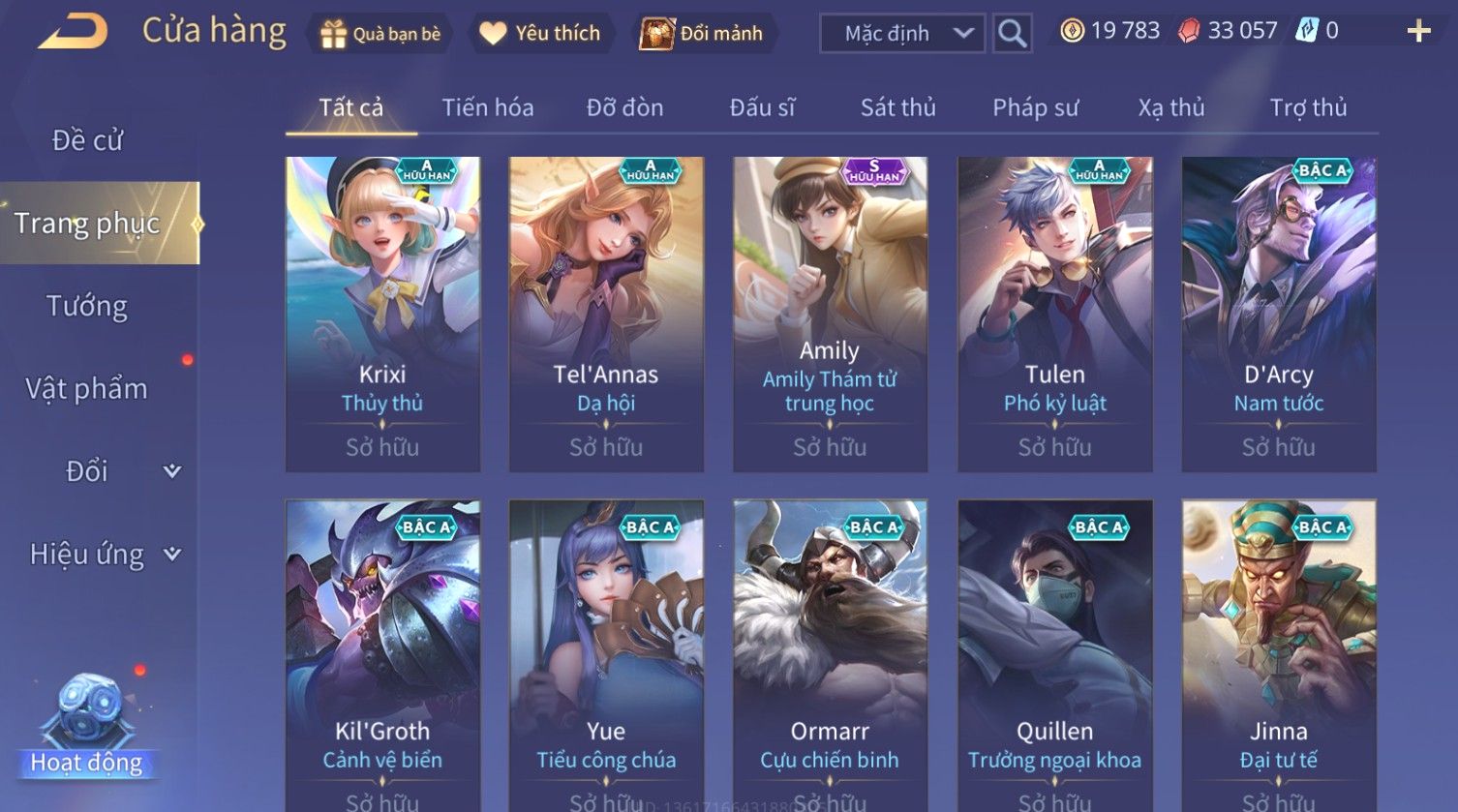Switch to the Đỡ đòn tab
Screen dimensions: 1458x812
tap(624, 107)
